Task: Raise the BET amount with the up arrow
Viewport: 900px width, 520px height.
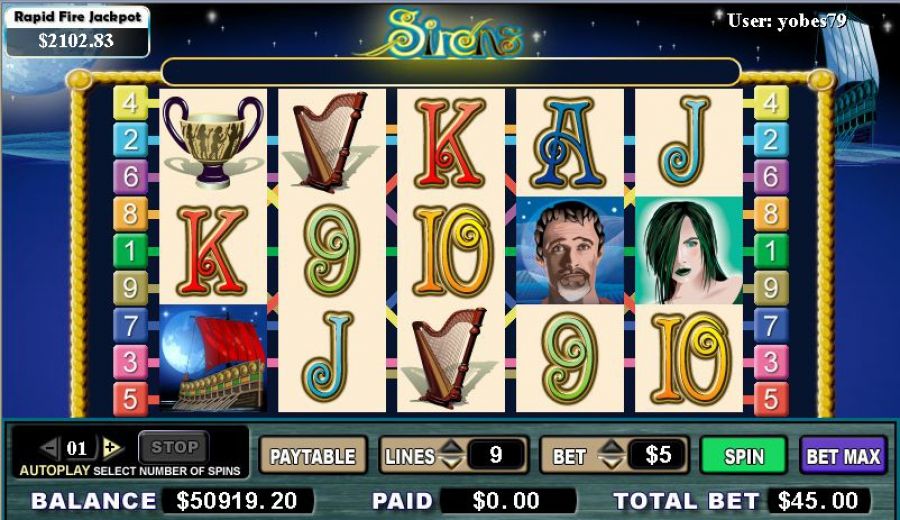Action: [x=611, y=448]
